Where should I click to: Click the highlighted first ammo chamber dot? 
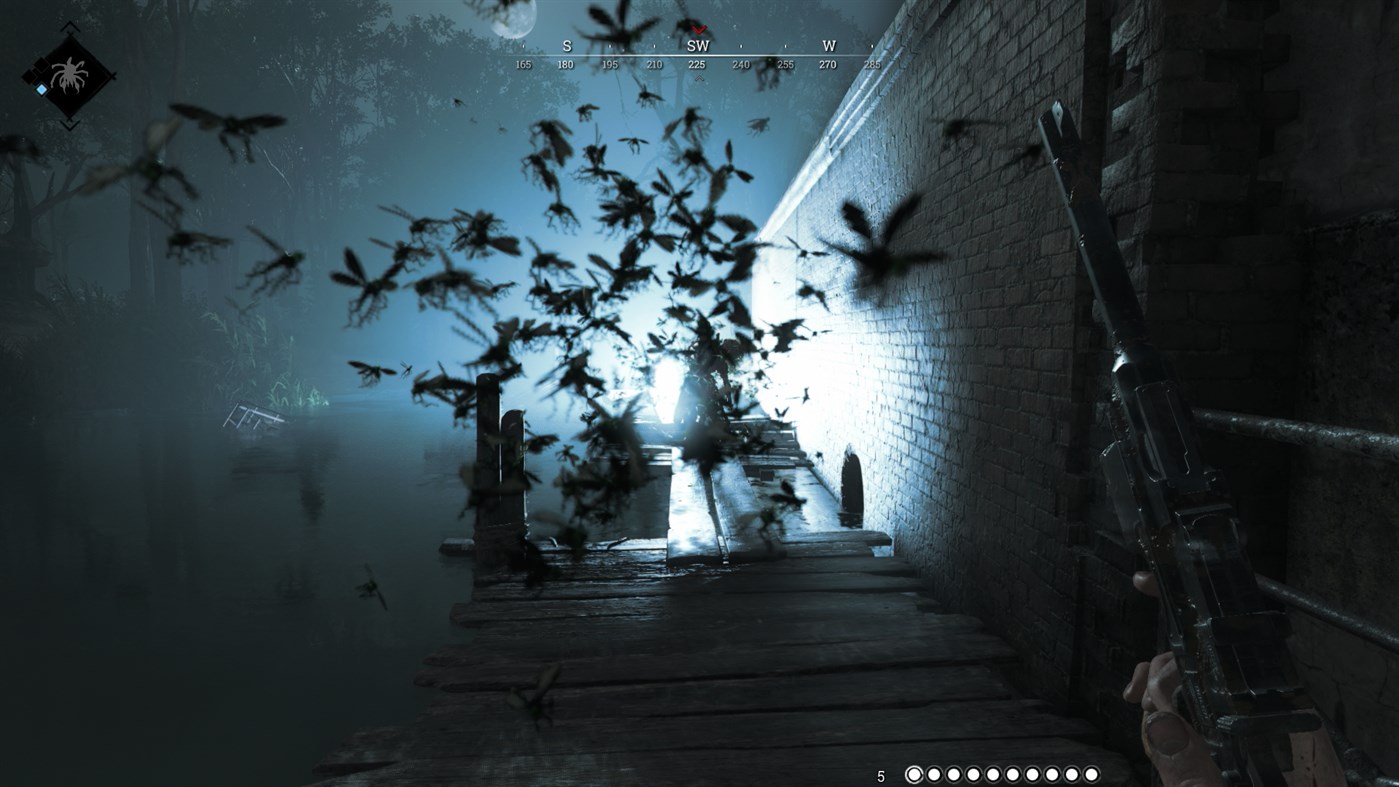point(915,775)
